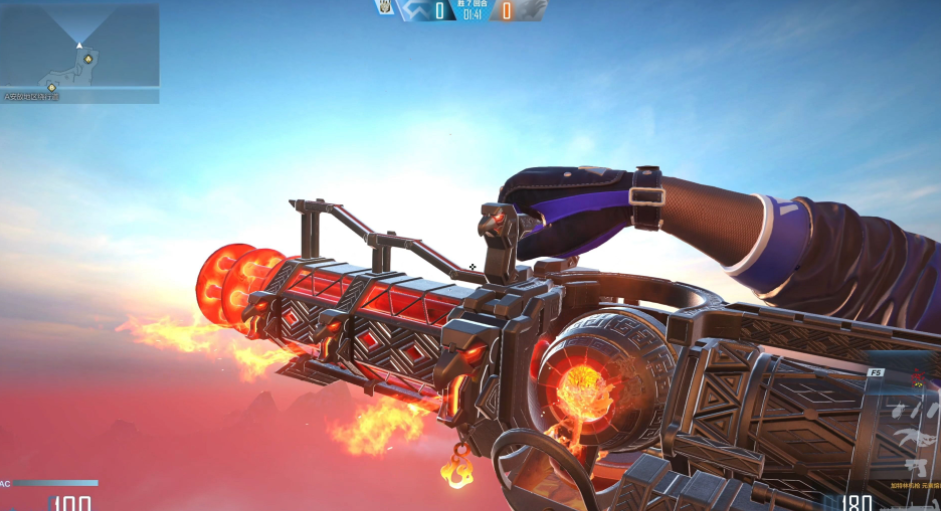Select the pistol weapon slot icon
The height and width of the screenshot is (511, 941).
click(913, 466)
